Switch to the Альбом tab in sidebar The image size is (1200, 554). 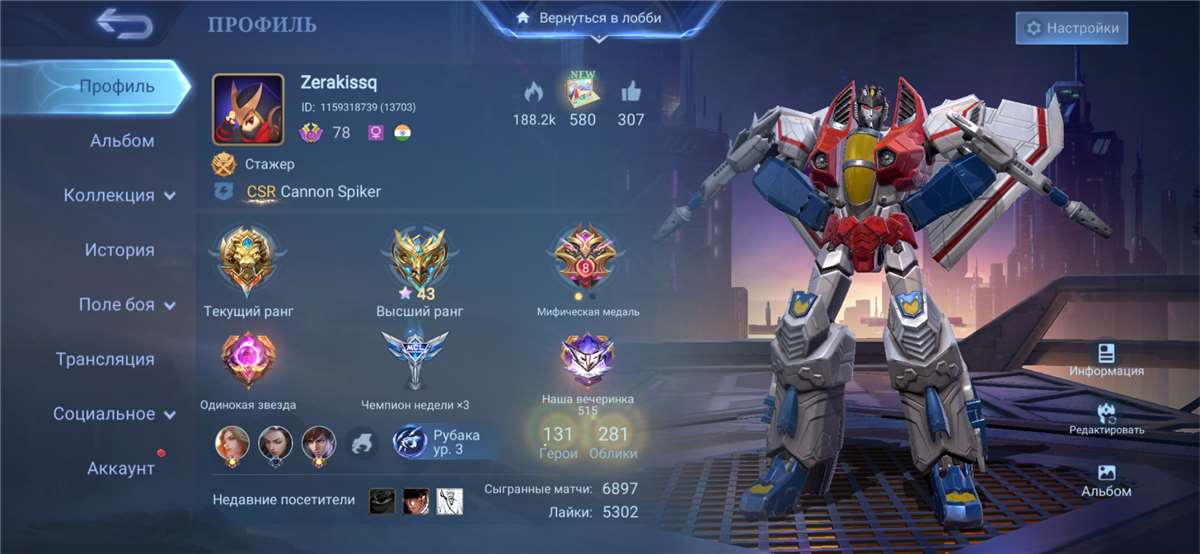point(122,141)
